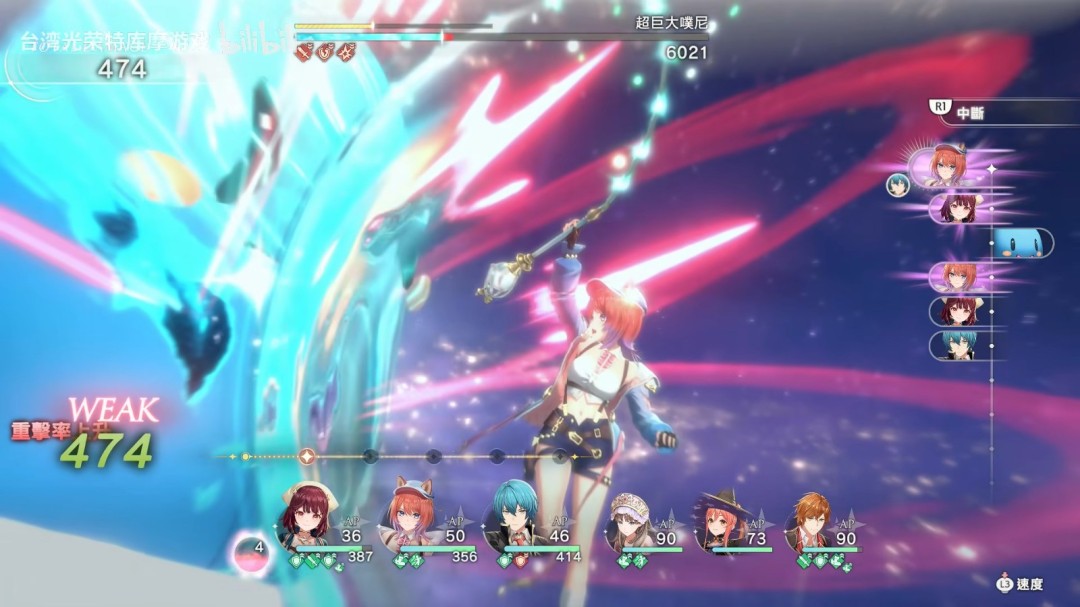This screenshot has height=607, width=1080.
Task: Click the 中斷 interrupt label
Action: (970, 113)
